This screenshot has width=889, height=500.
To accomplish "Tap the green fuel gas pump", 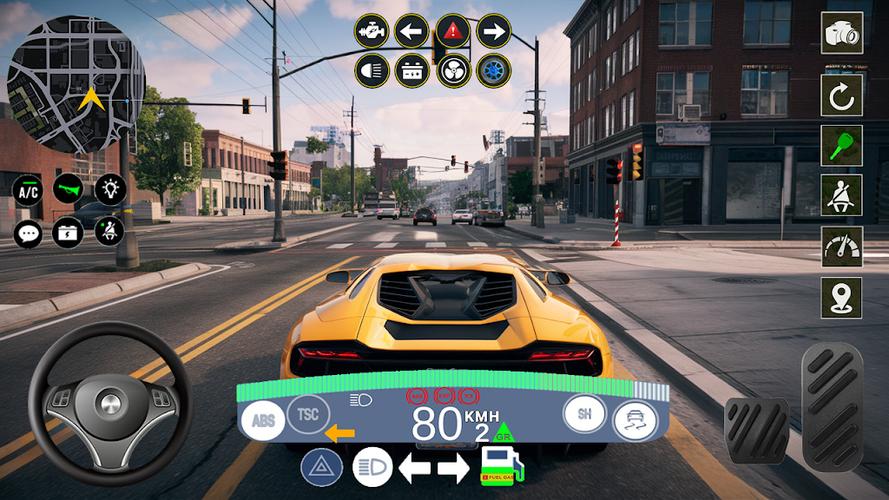I will click(501, 466).
